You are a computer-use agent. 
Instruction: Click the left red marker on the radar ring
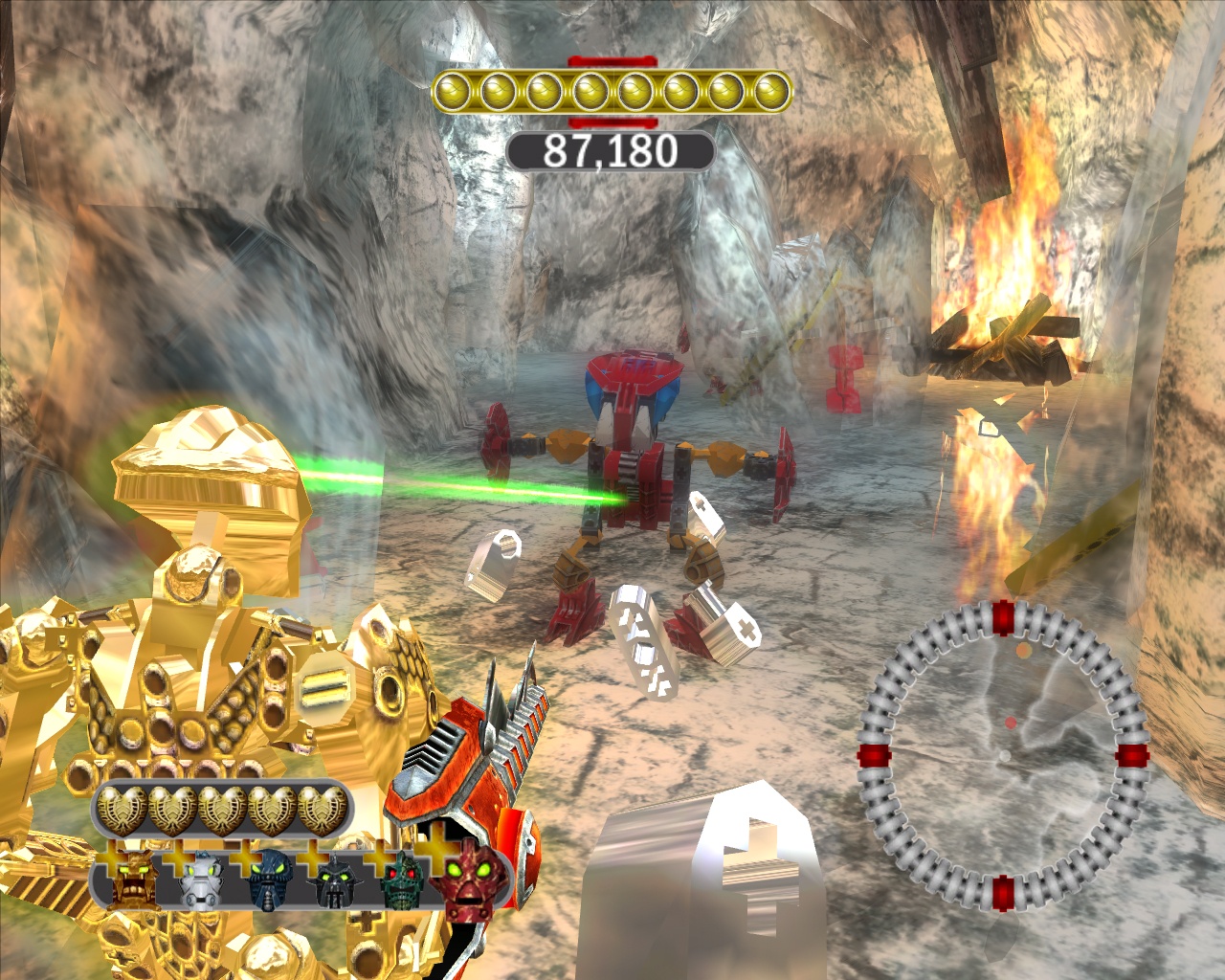click(x=874, y=755)
